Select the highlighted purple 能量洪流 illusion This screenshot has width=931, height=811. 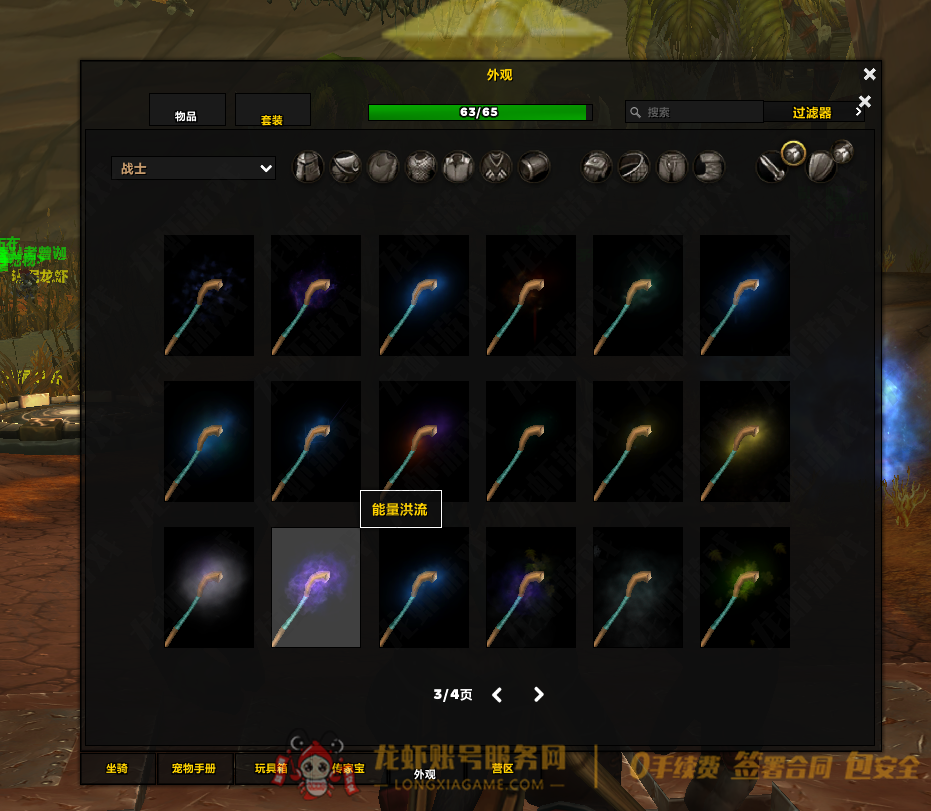316,587
